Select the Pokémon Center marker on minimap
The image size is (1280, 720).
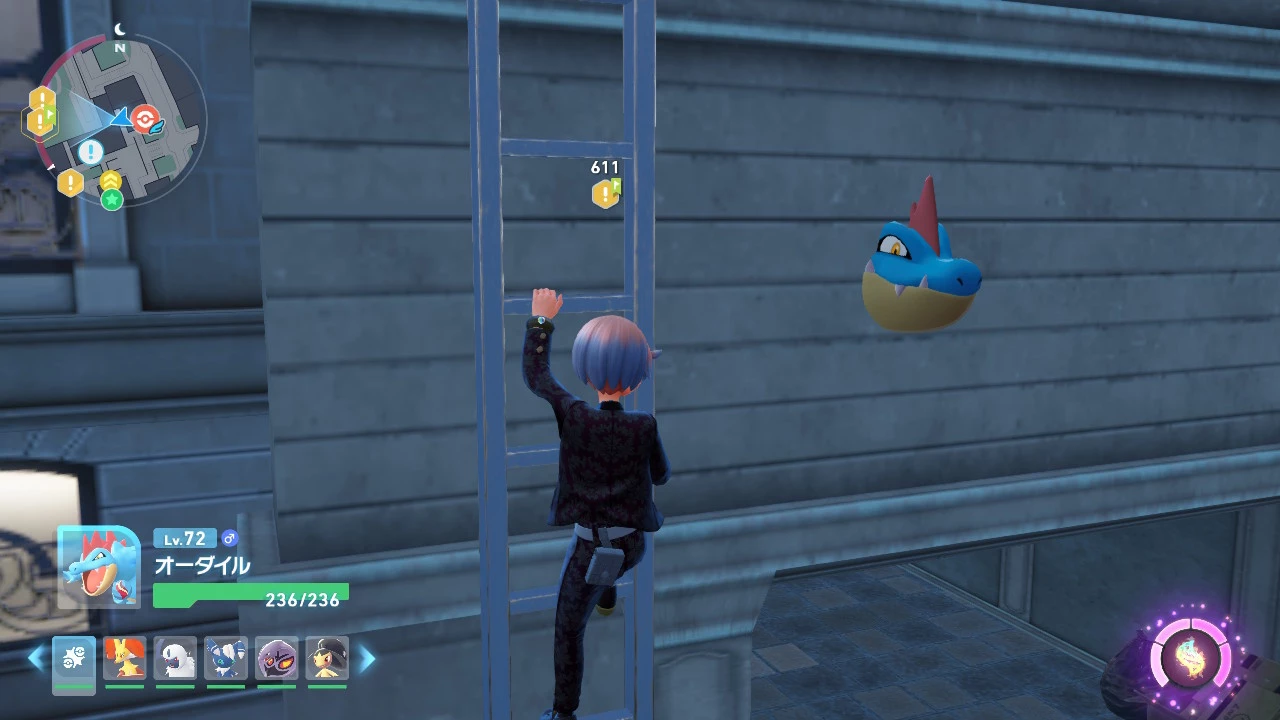(146, 119)
